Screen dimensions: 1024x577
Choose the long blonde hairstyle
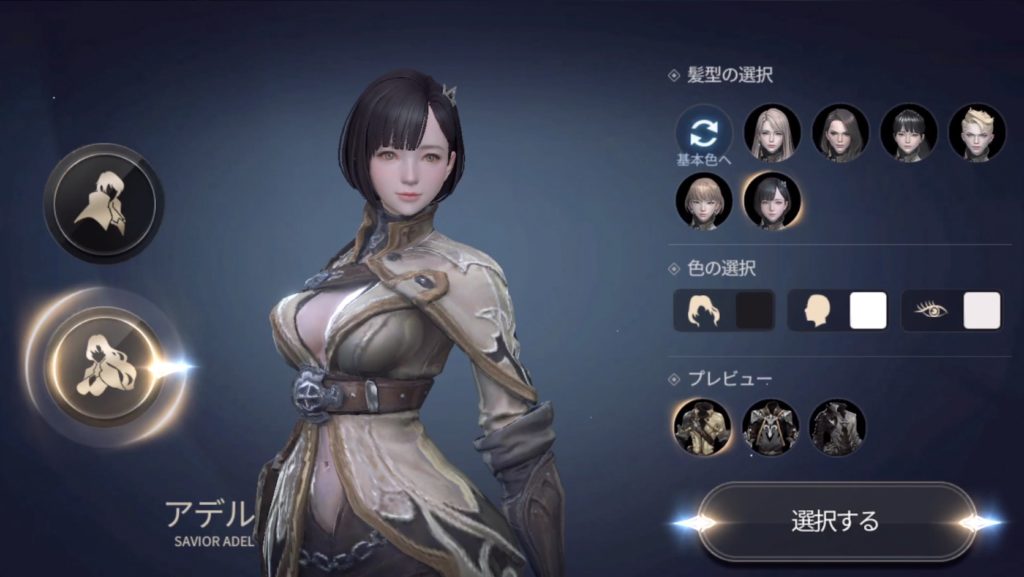(772, 133)
